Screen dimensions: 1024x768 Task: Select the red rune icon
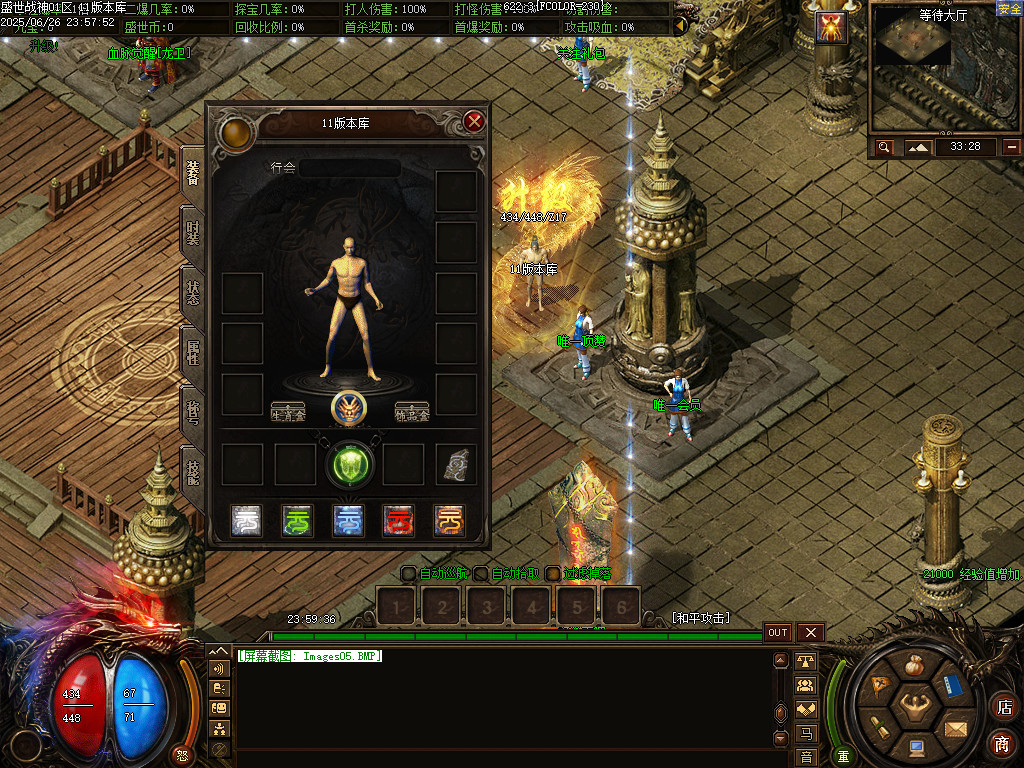398,520
